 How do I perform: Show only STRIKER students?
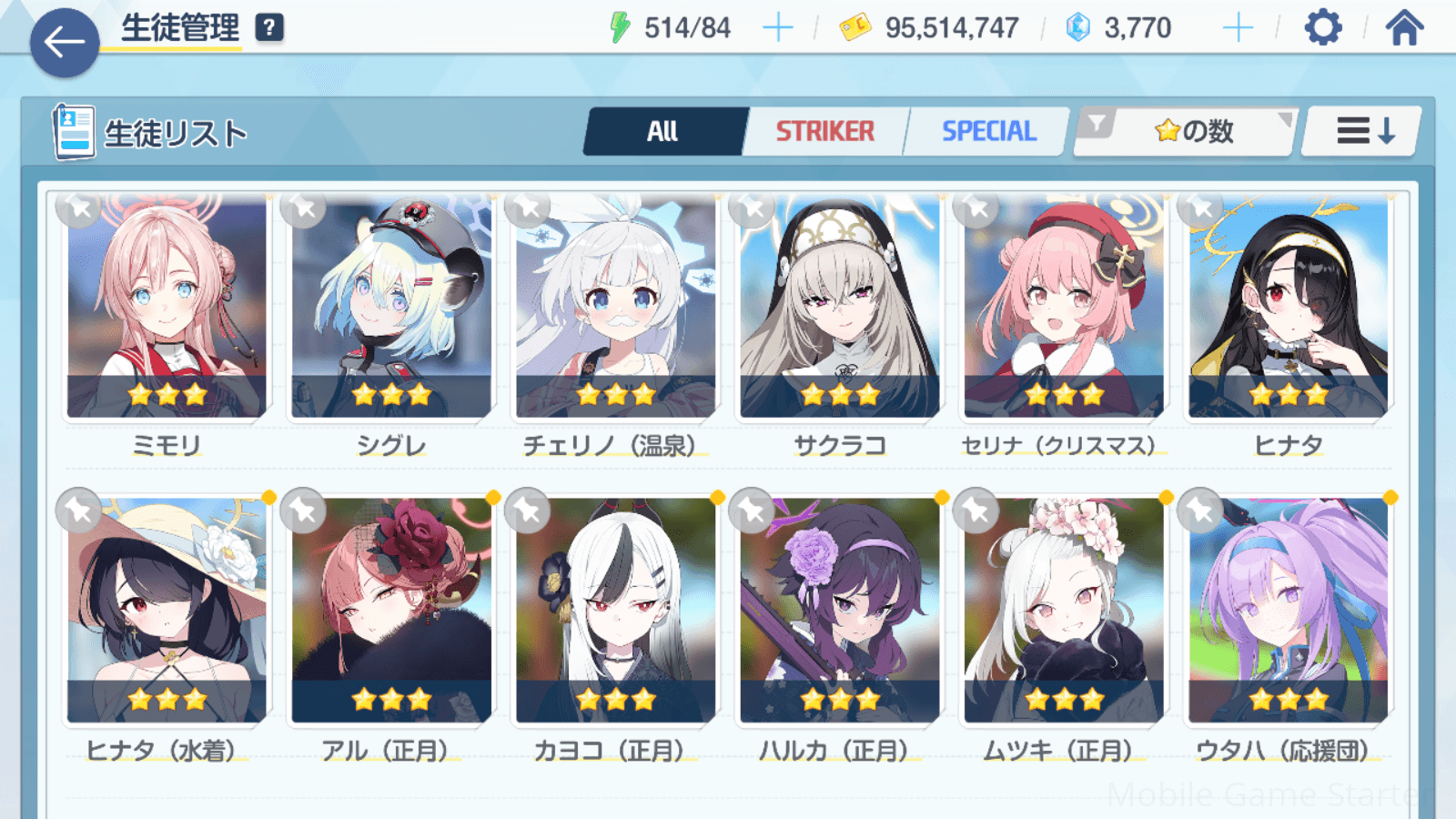[x=824, y=132]
